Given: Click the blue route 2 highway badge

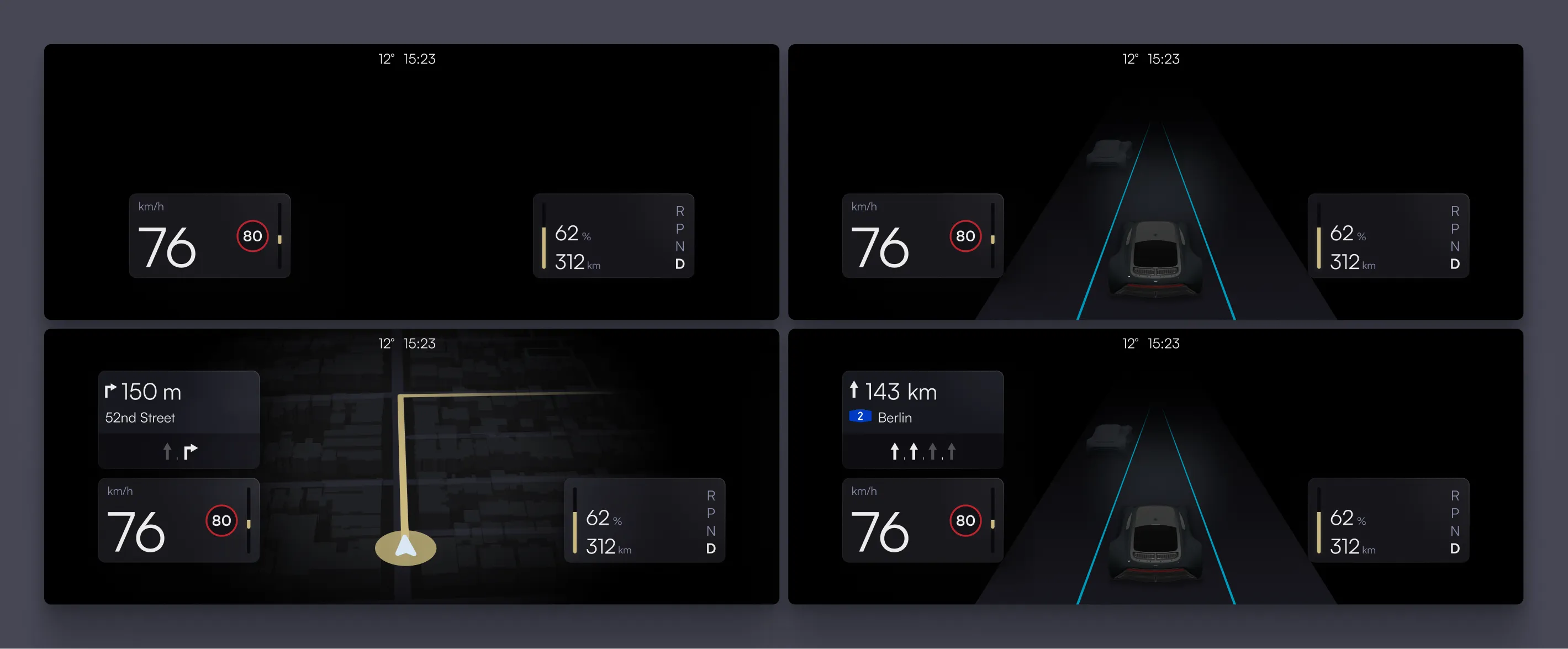Looking at the screenshot, I should tap(859, 417).
